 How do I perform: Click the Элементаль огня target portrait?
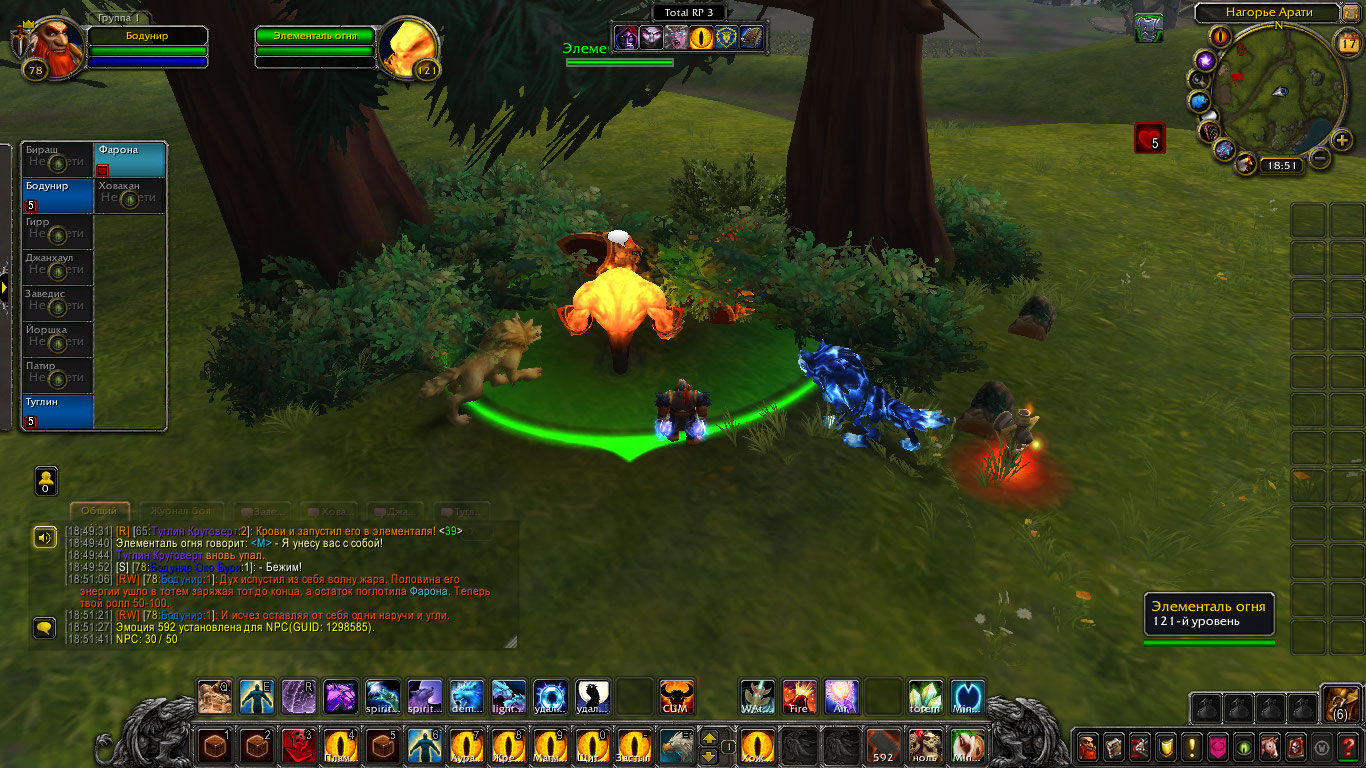point(409,45)
